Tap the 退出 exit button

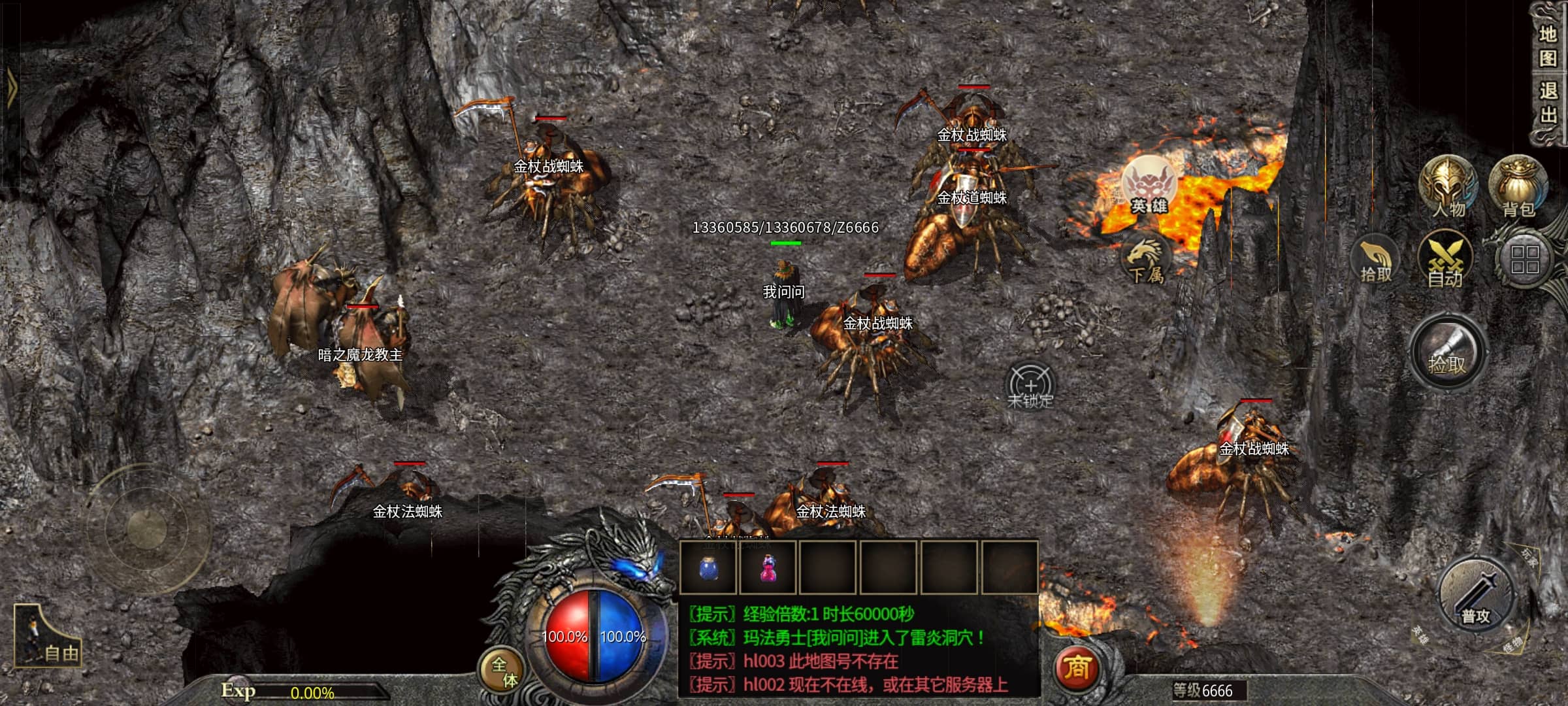pyautogui.click(x=1547, y=103)
